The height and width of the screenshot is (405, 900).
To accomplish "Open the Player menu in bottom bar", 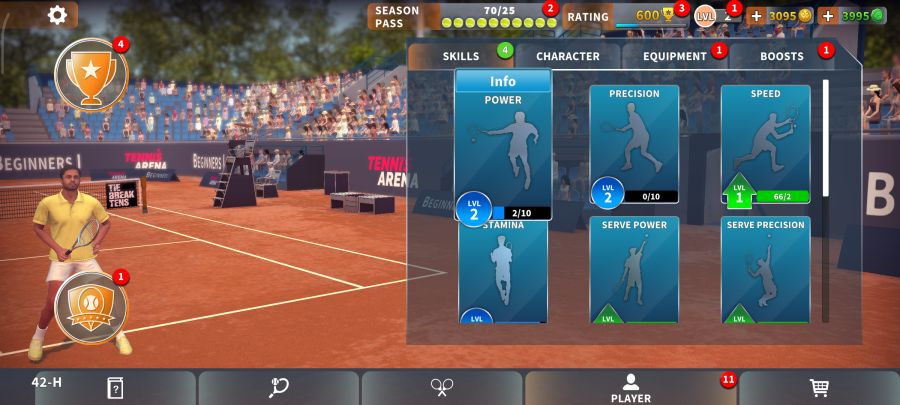I will pos(630,388).
